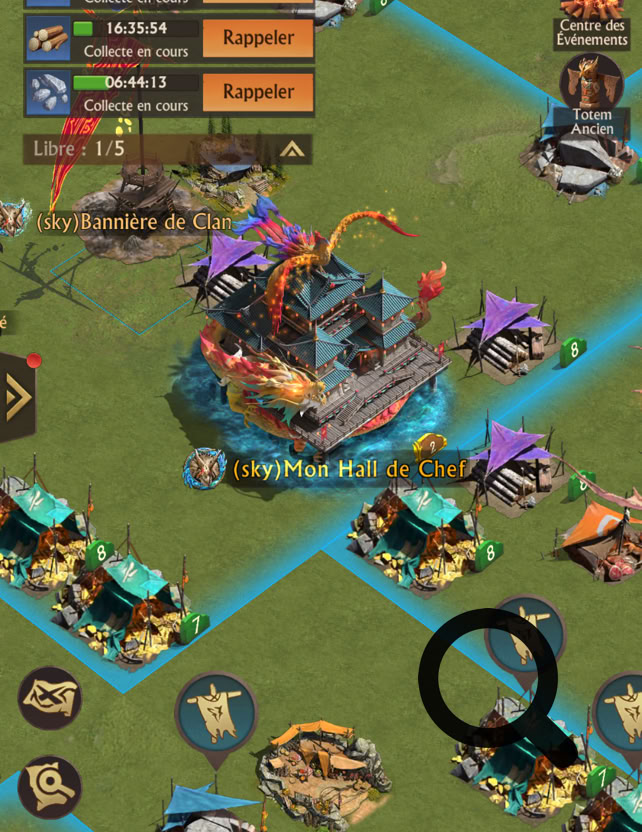Select the wood logs march row

pos(48,39)
